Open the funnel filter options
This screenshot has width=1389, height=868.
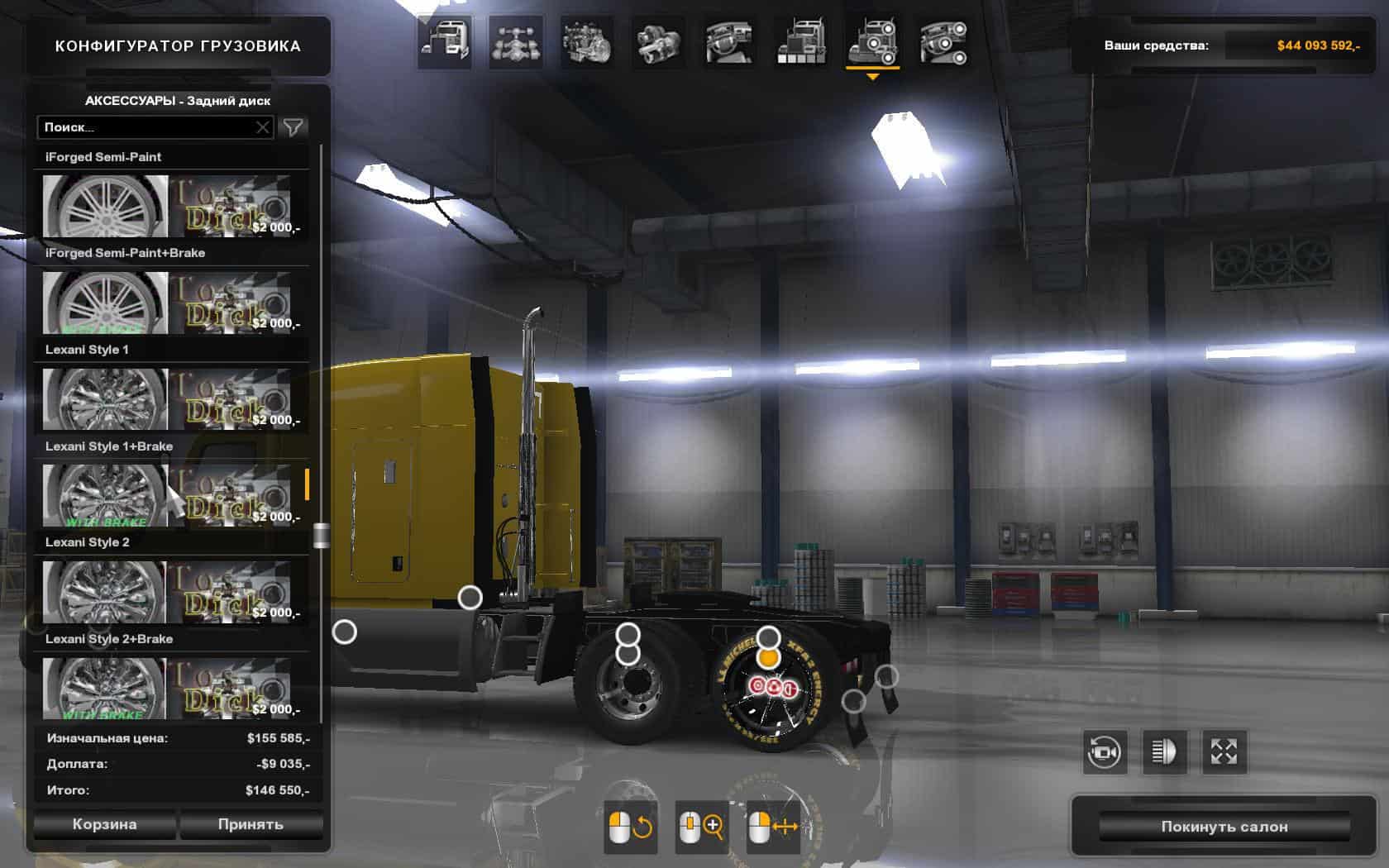click(x=294, y=127)
